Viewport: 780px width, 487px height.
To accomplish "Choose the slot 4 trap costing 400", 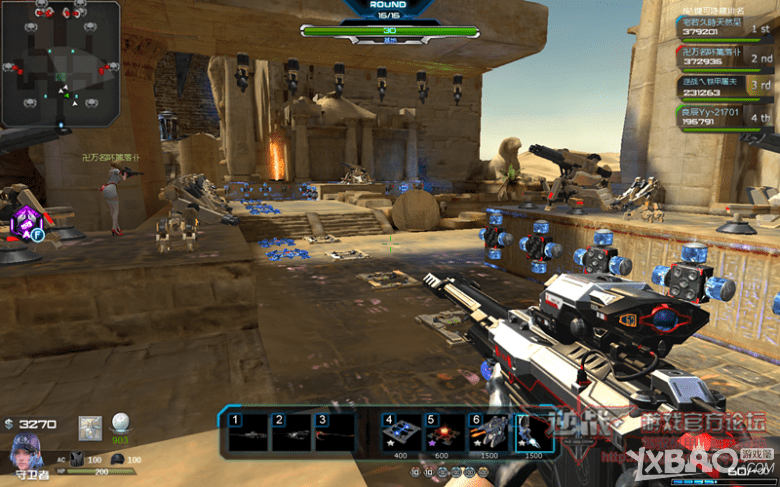I will point(400,432).
